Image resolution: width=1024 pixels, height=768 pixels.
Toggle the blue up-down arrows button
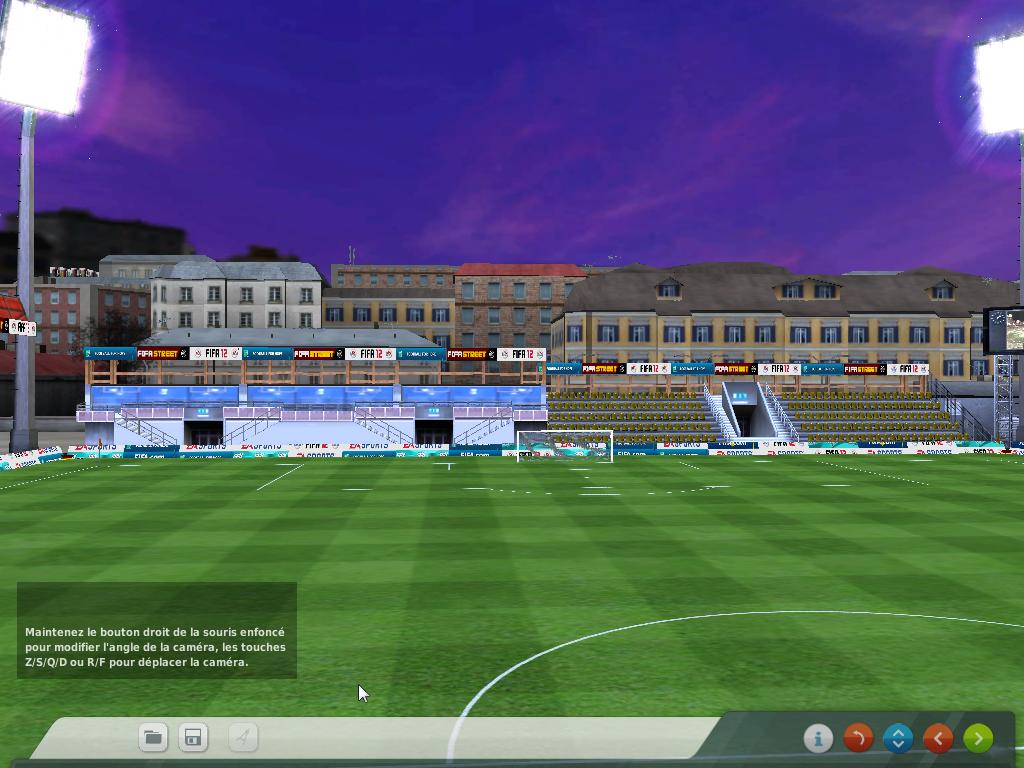pyautogui.click(x=898, y=738)
